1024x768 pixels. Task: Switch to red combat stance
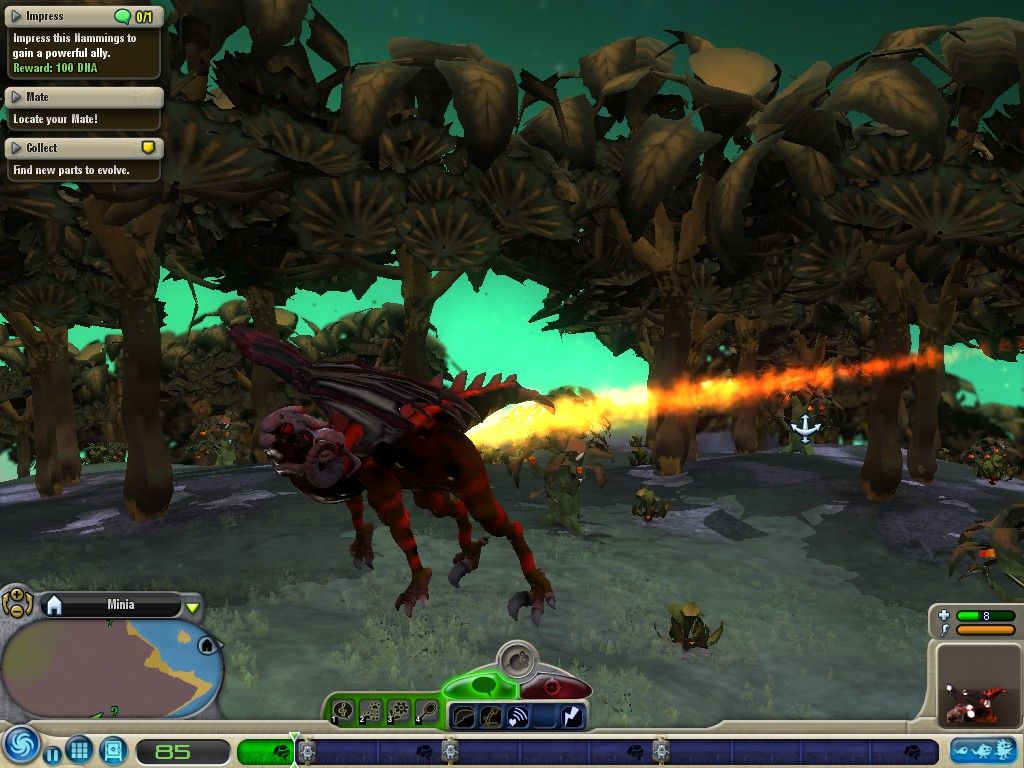coord(555,687)
